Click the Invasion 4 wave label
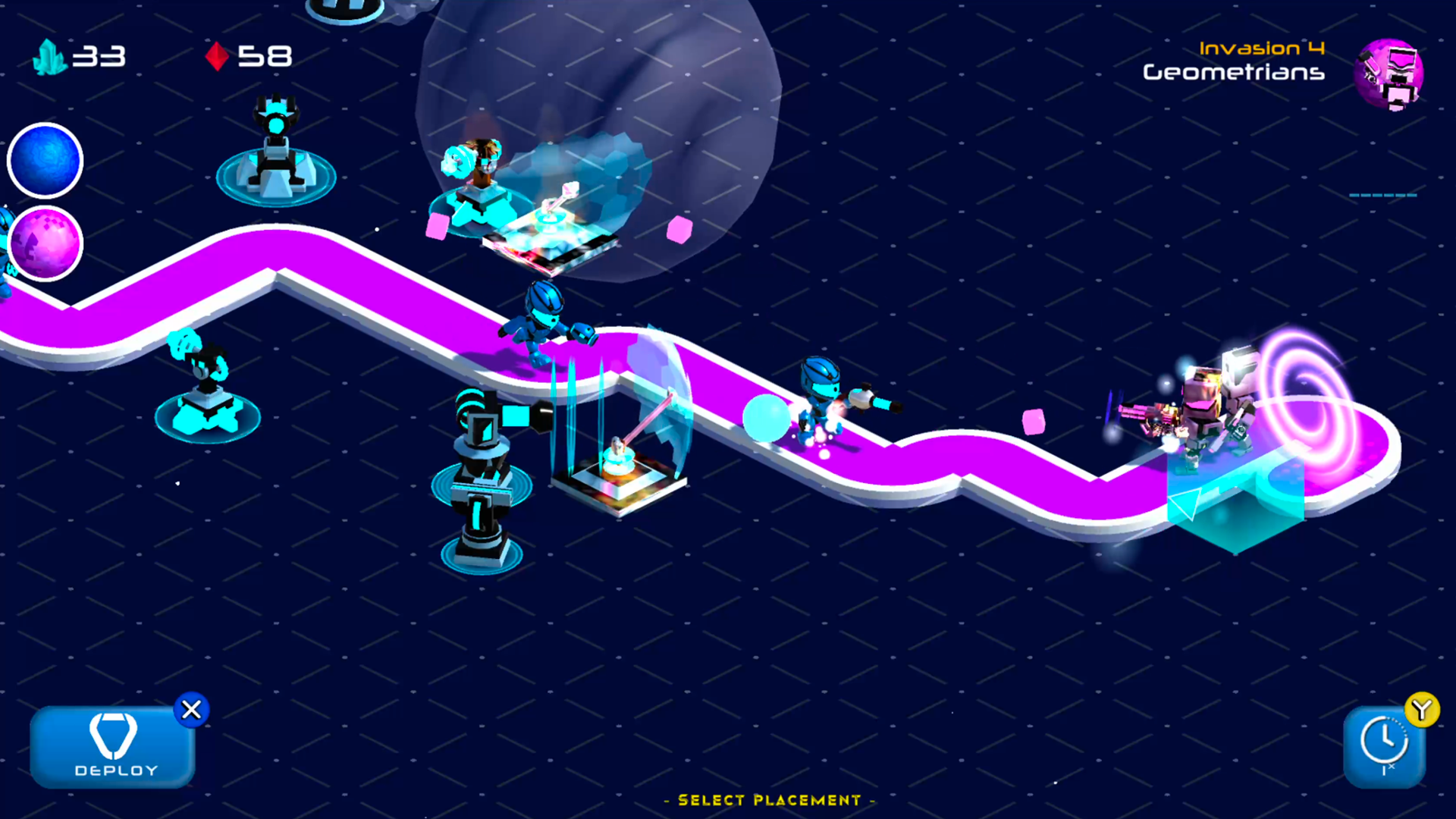The width and height of the screenshot is (1456, 819). 1262,48
